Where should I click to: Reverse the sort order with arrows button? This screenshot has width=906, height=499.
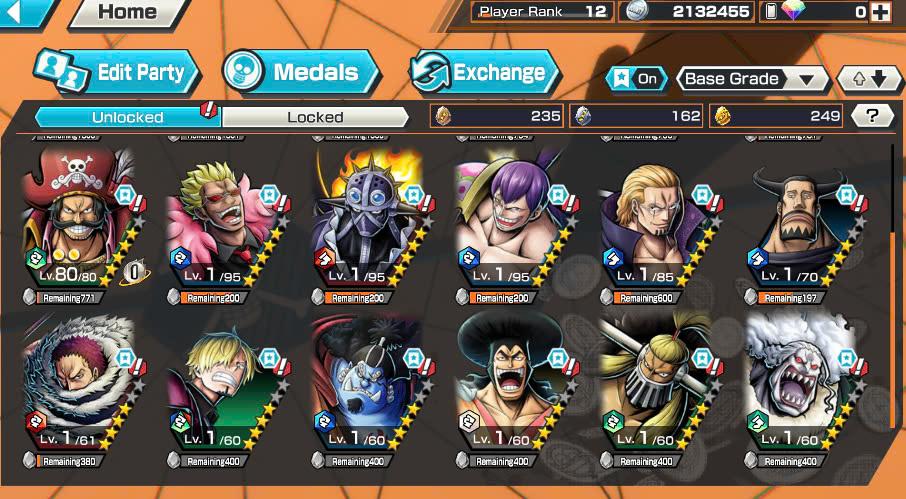862,79
